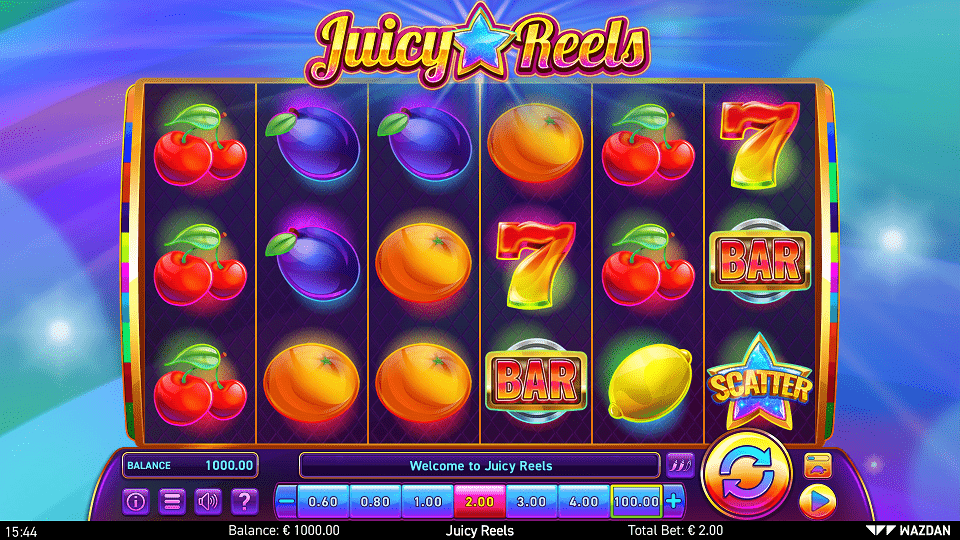The width and height of the screenshot is (960, 540).
Task: Open help with the question mark button
Action: tap(243, 501)
